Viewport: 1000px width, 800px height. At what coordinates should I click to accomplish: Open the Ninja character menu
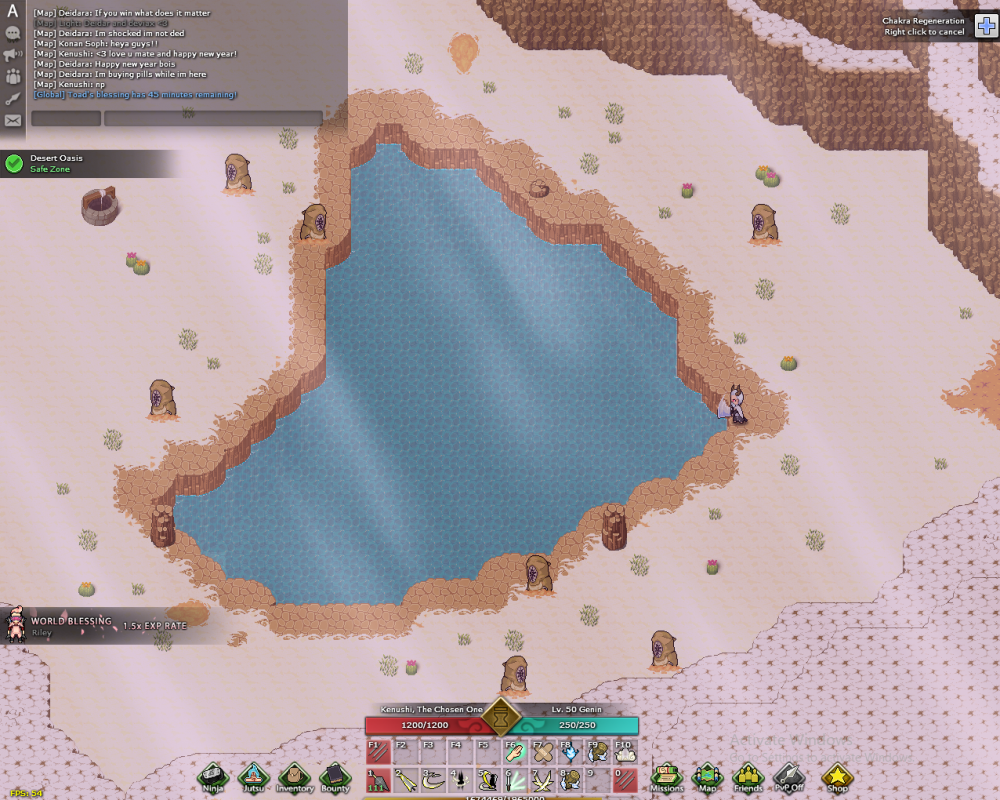[x=213, y=776]
